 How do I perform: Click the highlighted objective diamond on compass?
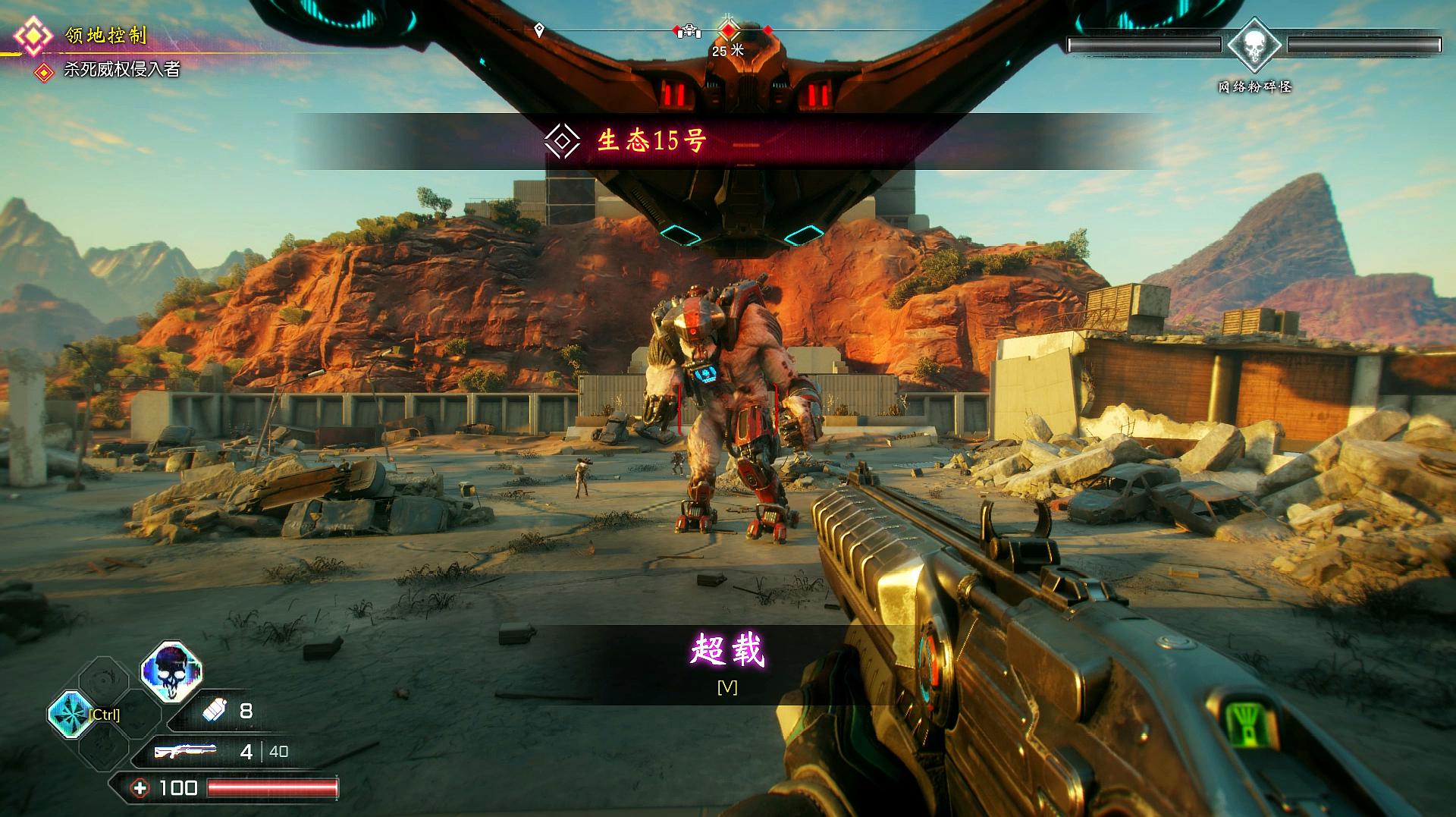point(729,30)
